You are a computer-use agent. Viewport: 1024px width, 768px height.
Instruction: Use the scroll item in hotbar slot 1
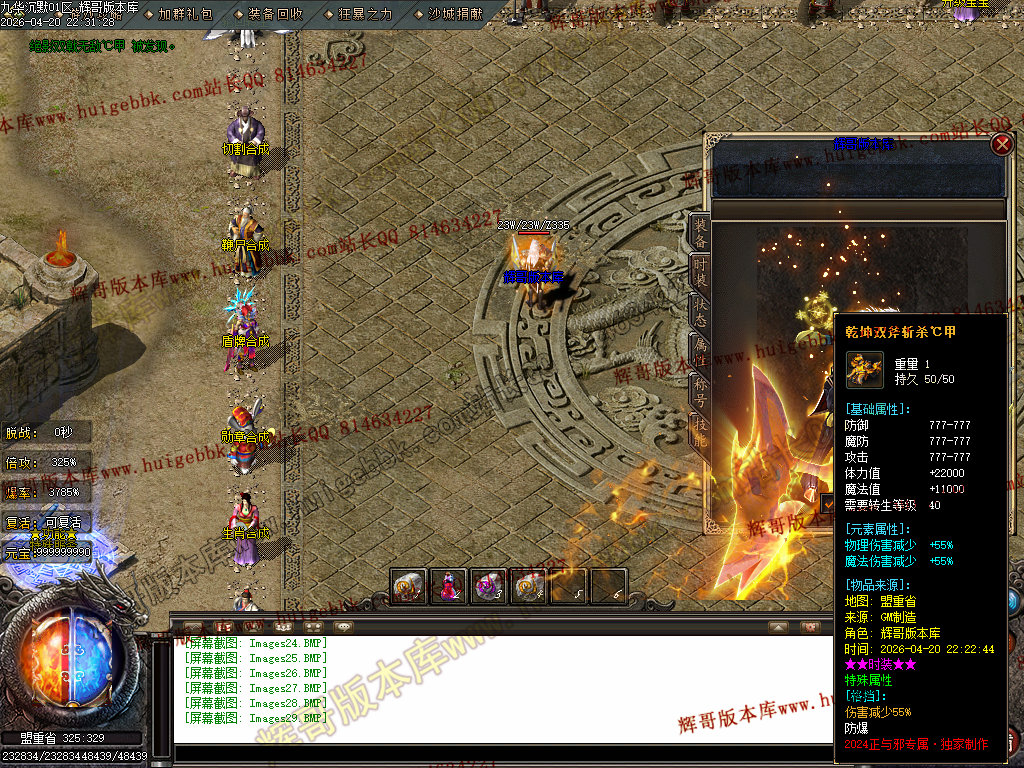(408, 586)
